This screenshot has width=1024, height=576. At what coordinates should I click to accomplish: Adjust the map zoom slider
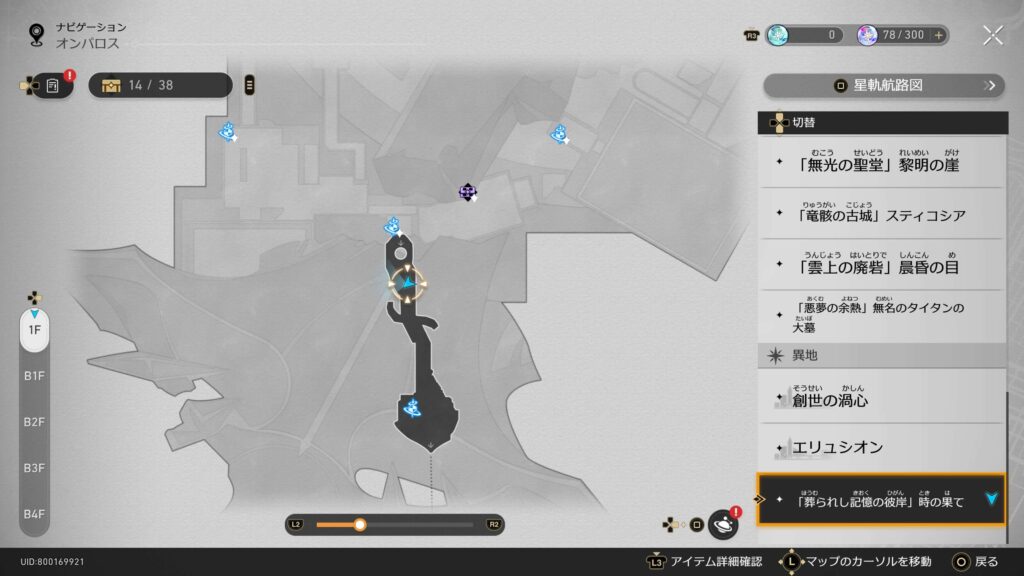(360, 524)
